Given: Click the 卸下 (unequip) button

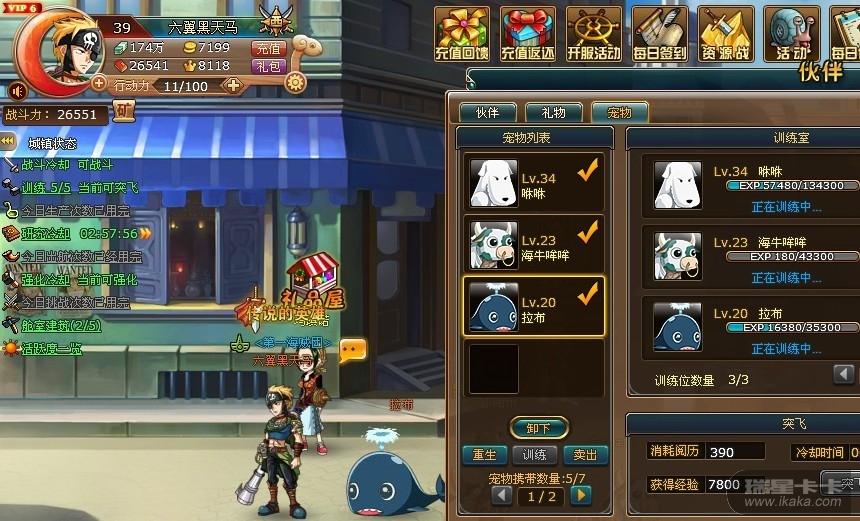Looking at the screenshot, I should 538,428.
